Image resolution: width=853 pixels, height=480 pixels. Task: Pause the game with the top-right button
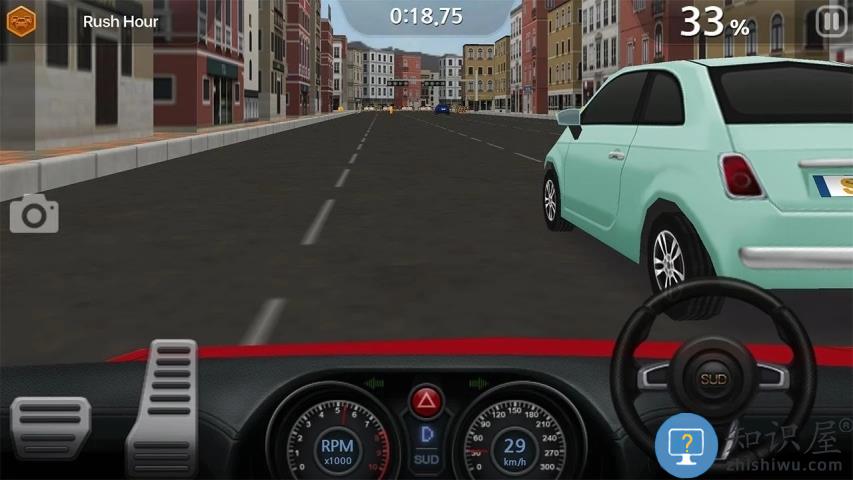click(x=830, y=21)
